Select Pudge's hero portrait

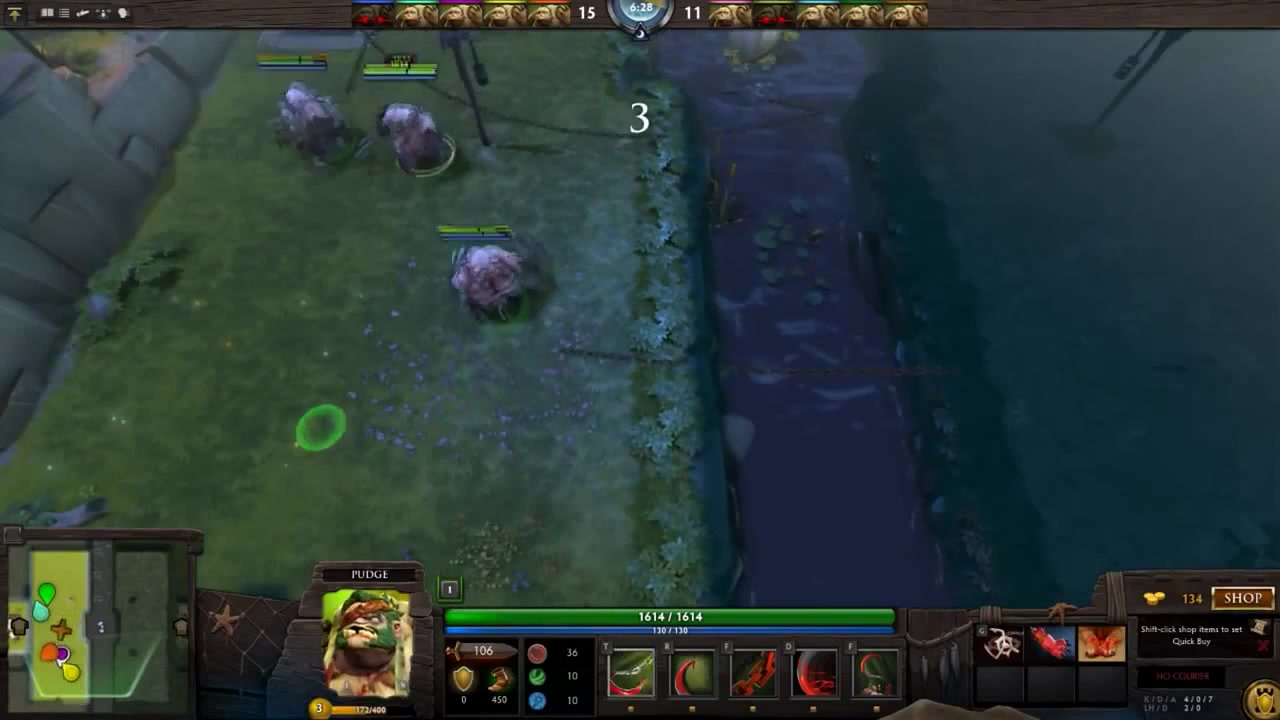pos(368,645)
